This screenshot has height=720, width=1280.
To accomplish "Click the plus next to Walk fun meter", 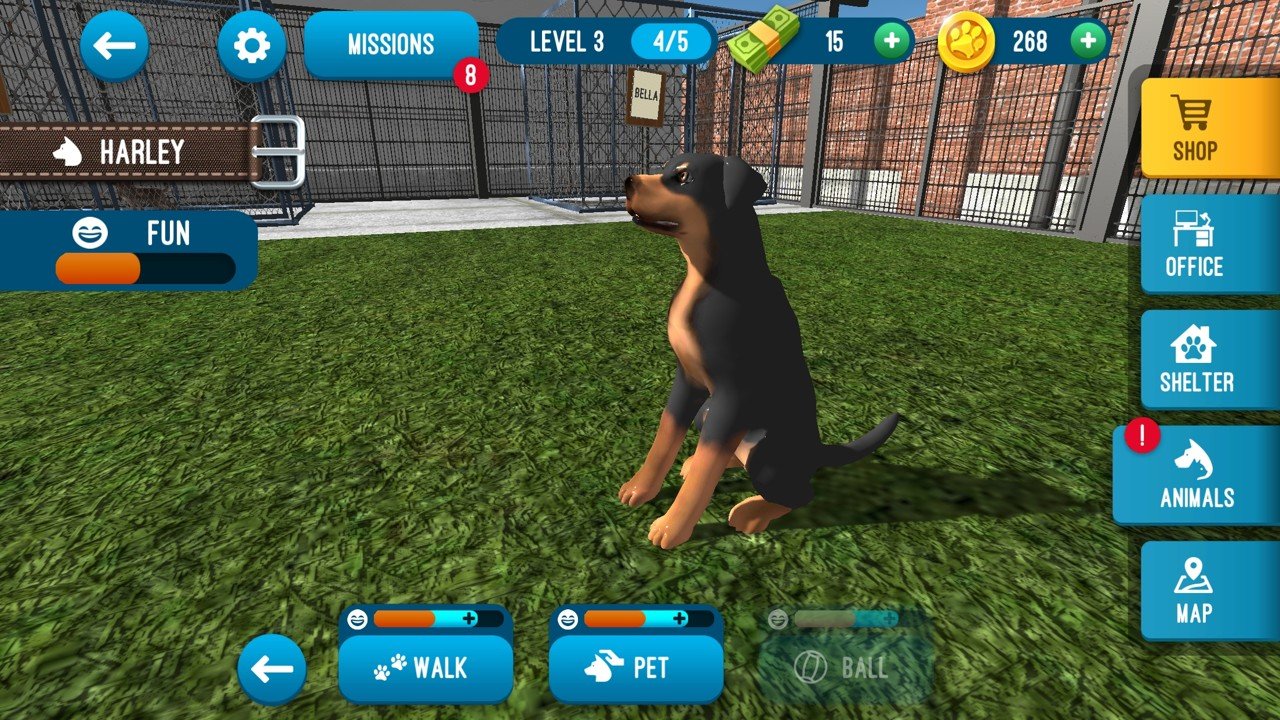I will point(469,620).
